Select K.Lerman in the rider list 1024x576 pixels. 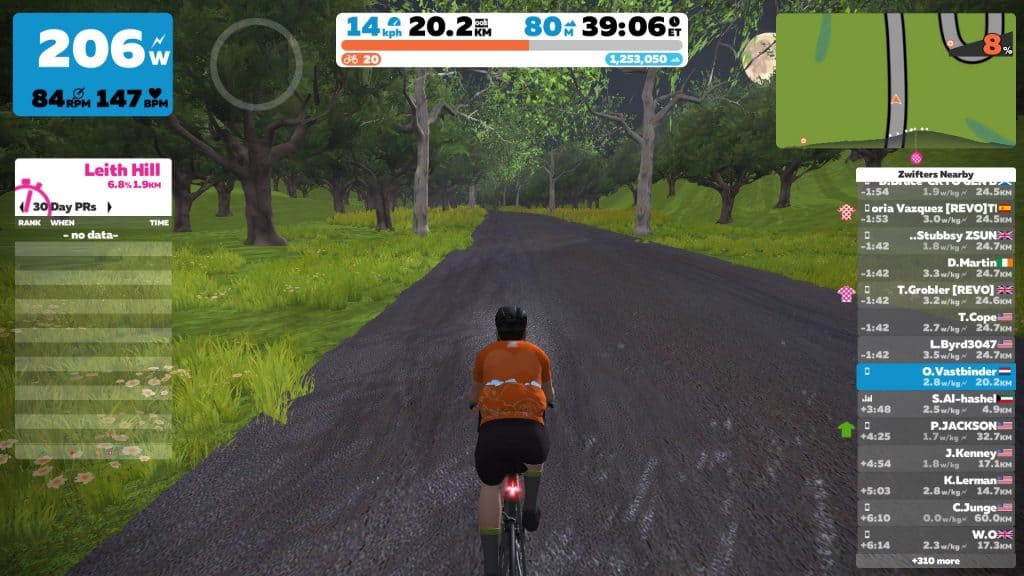935,485
